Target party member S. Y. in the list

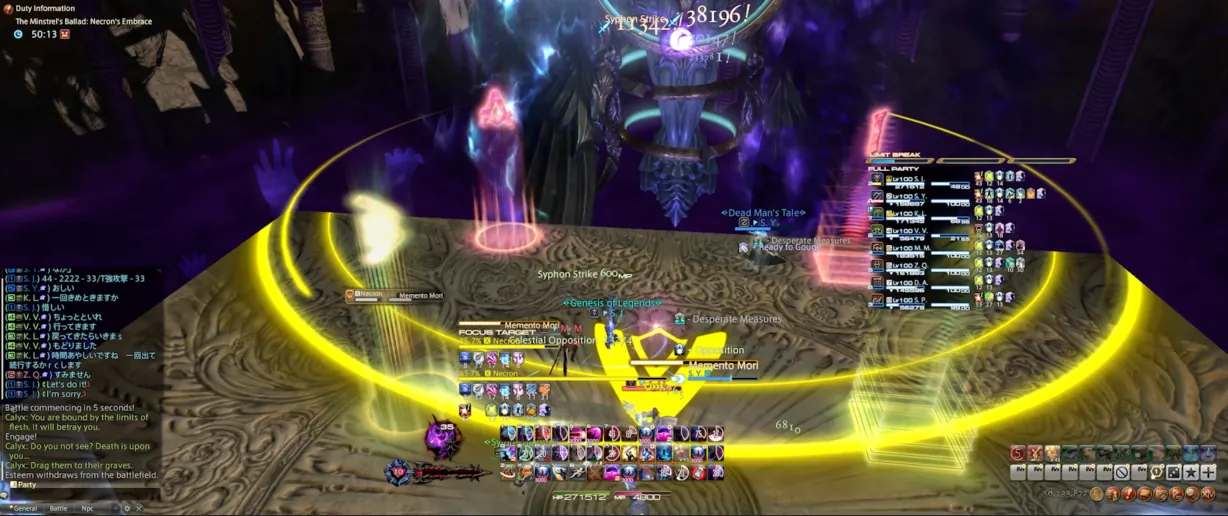coord(920,196)
